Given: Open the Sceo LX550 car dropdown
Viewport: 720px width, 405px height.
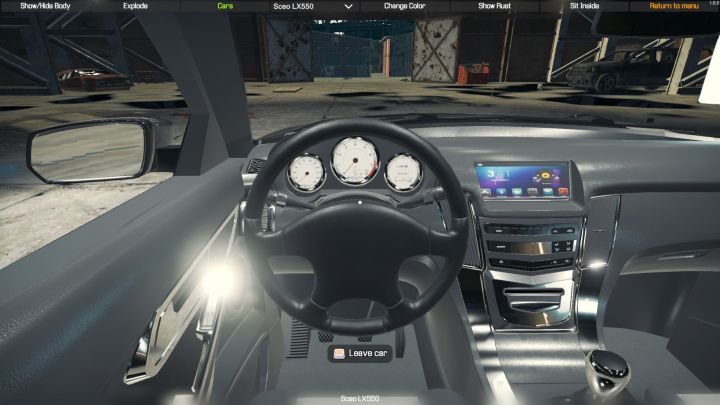Looking at the screenshot, I should click(313, 6).
